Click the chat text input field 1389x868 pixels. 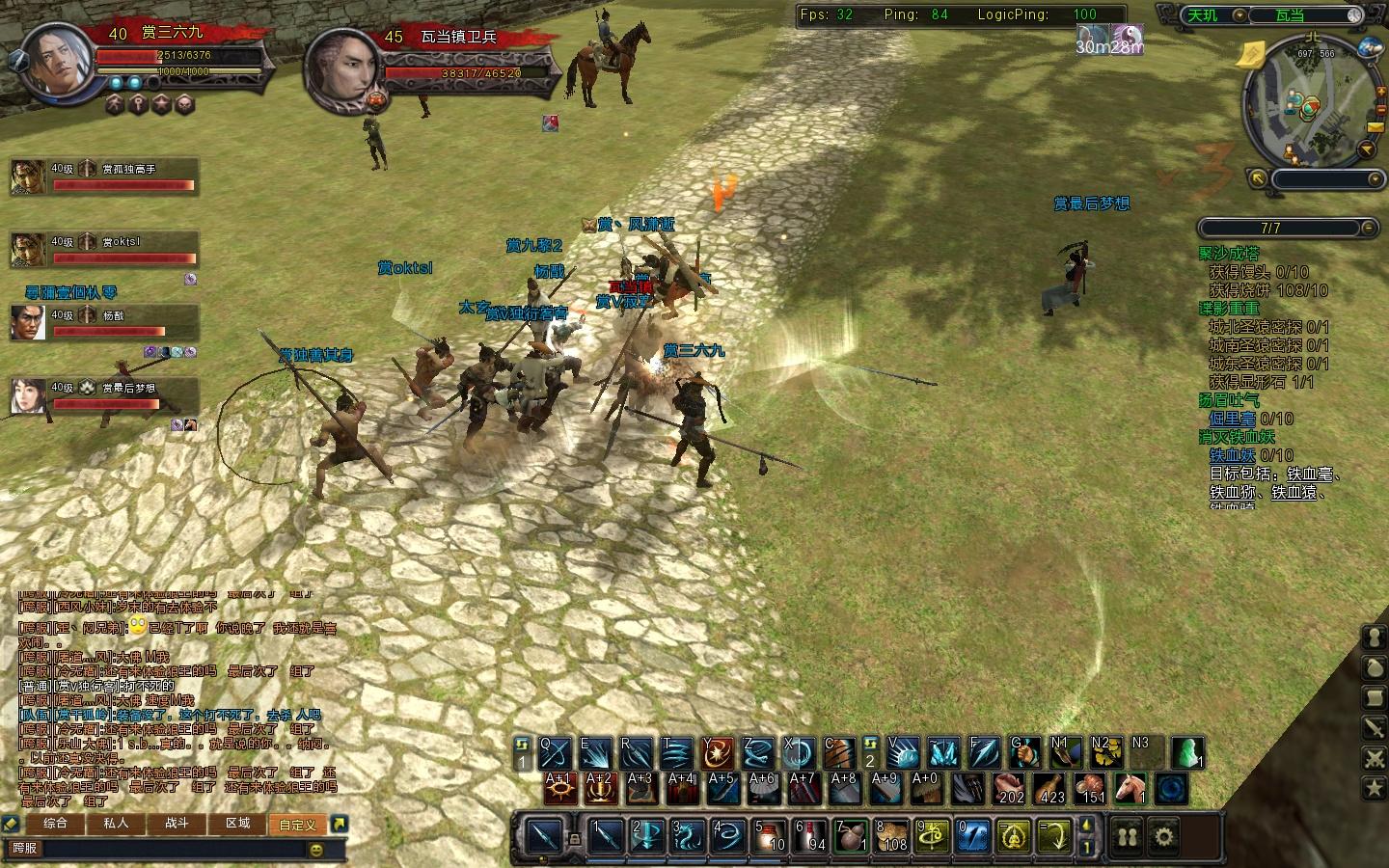coord(154,849)
